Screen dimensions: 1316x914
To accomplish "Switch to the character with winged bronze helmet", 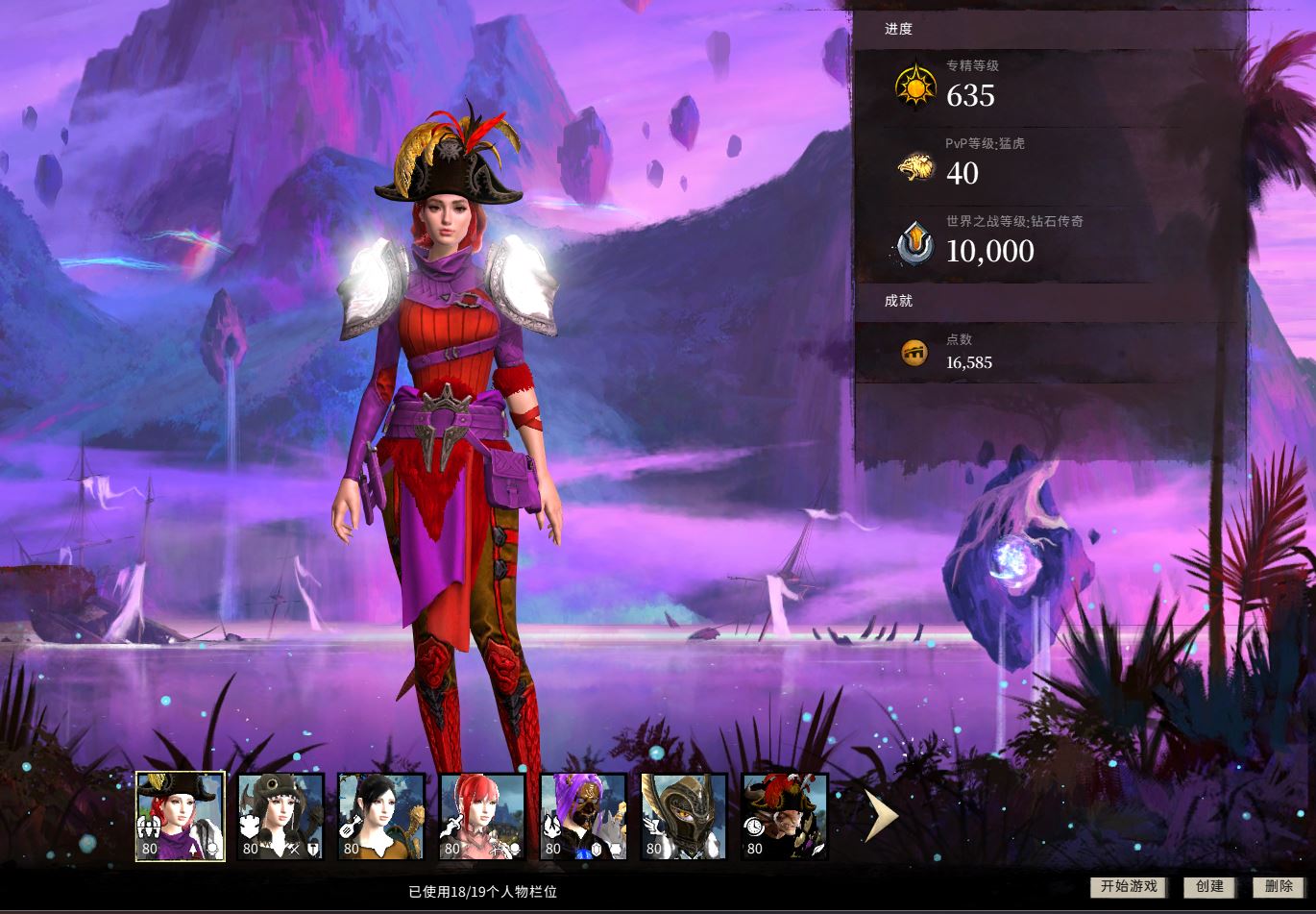I will (x=684, y=817).
